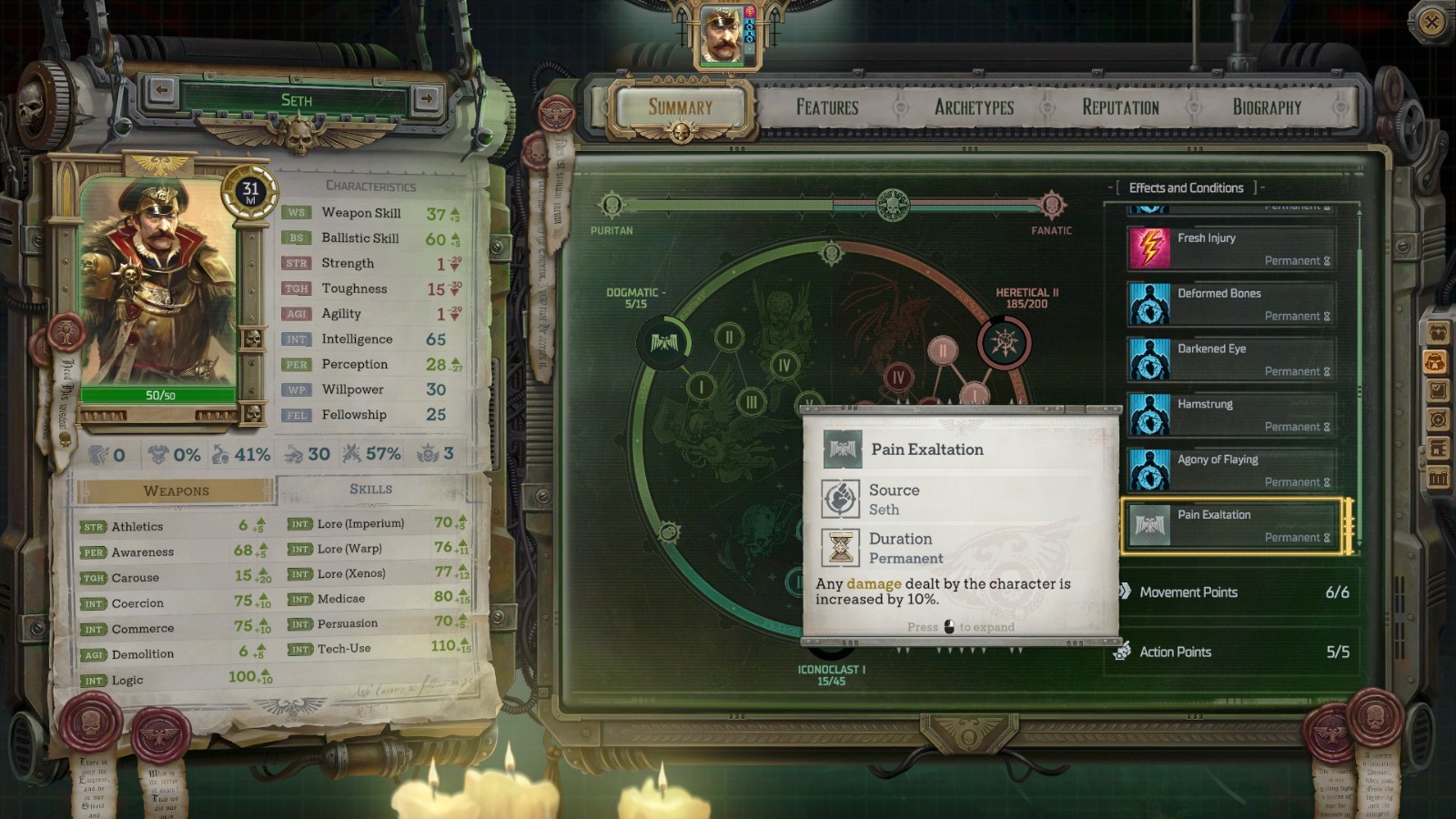This screenshot has width=1456, height=819.
Task: Open the helmet character menu icon
Action: coord(1435,361)
